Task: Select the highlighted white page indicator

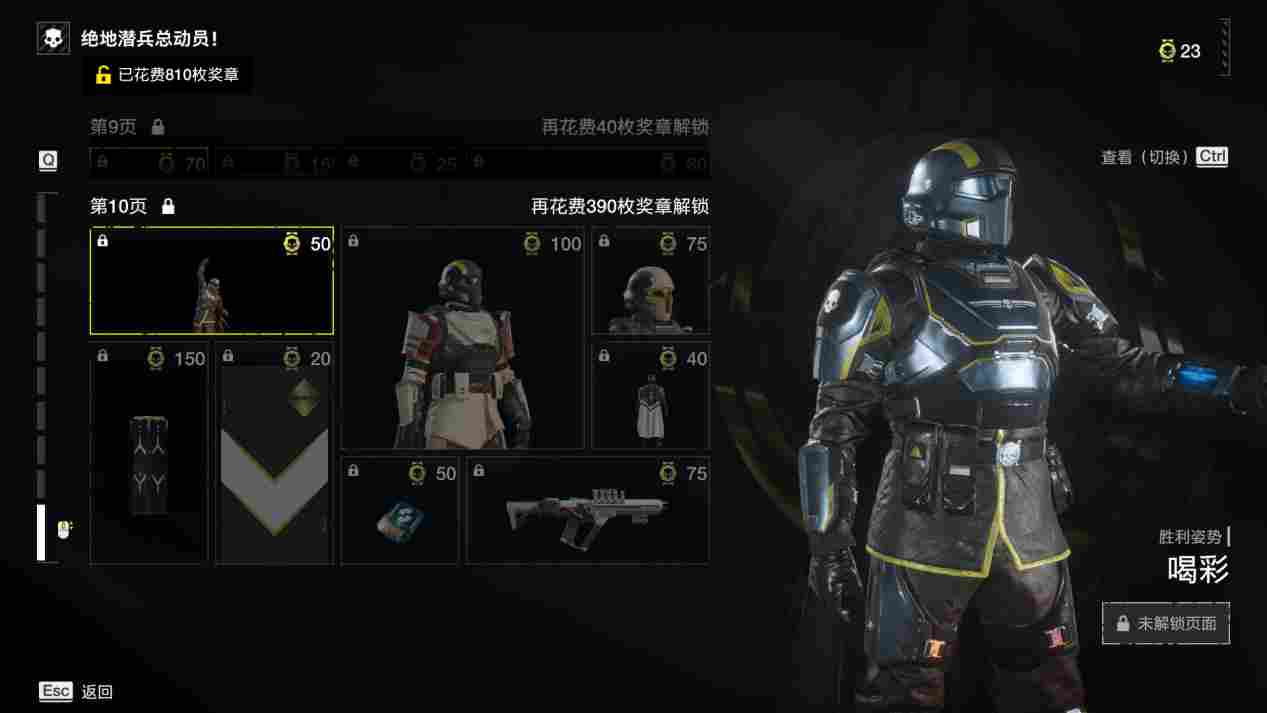Action: pyautogui.click(x=41, y=532)
